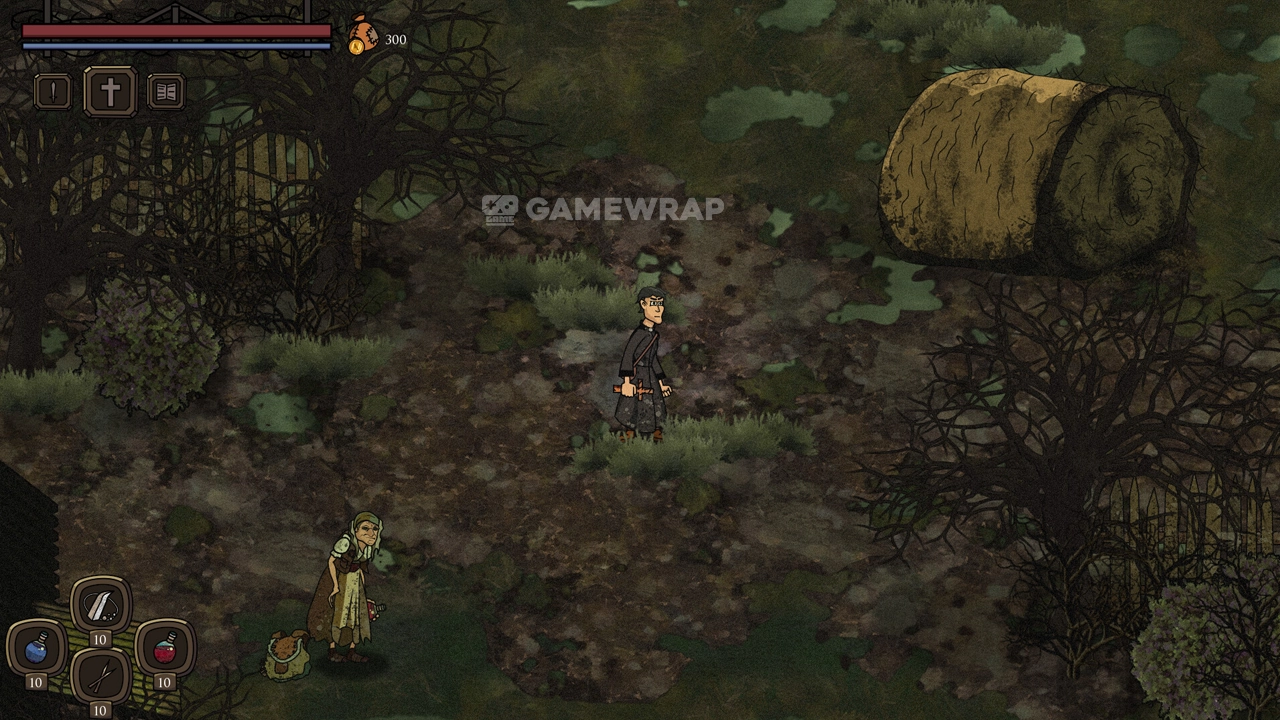Select the whetstone blade item slot

[100, 604]
